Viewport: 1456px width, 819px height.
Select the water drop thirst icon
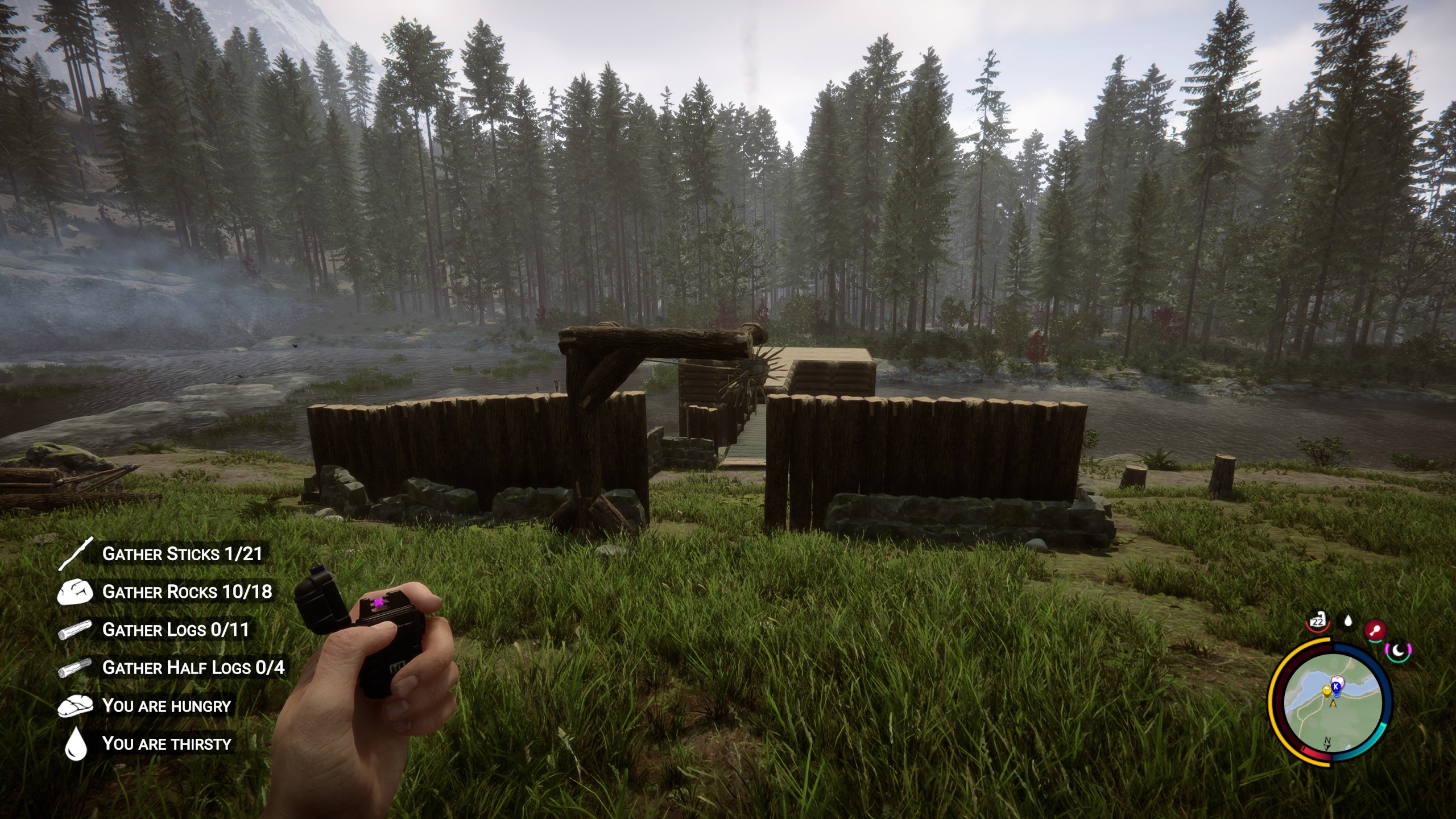[1348, 621]
